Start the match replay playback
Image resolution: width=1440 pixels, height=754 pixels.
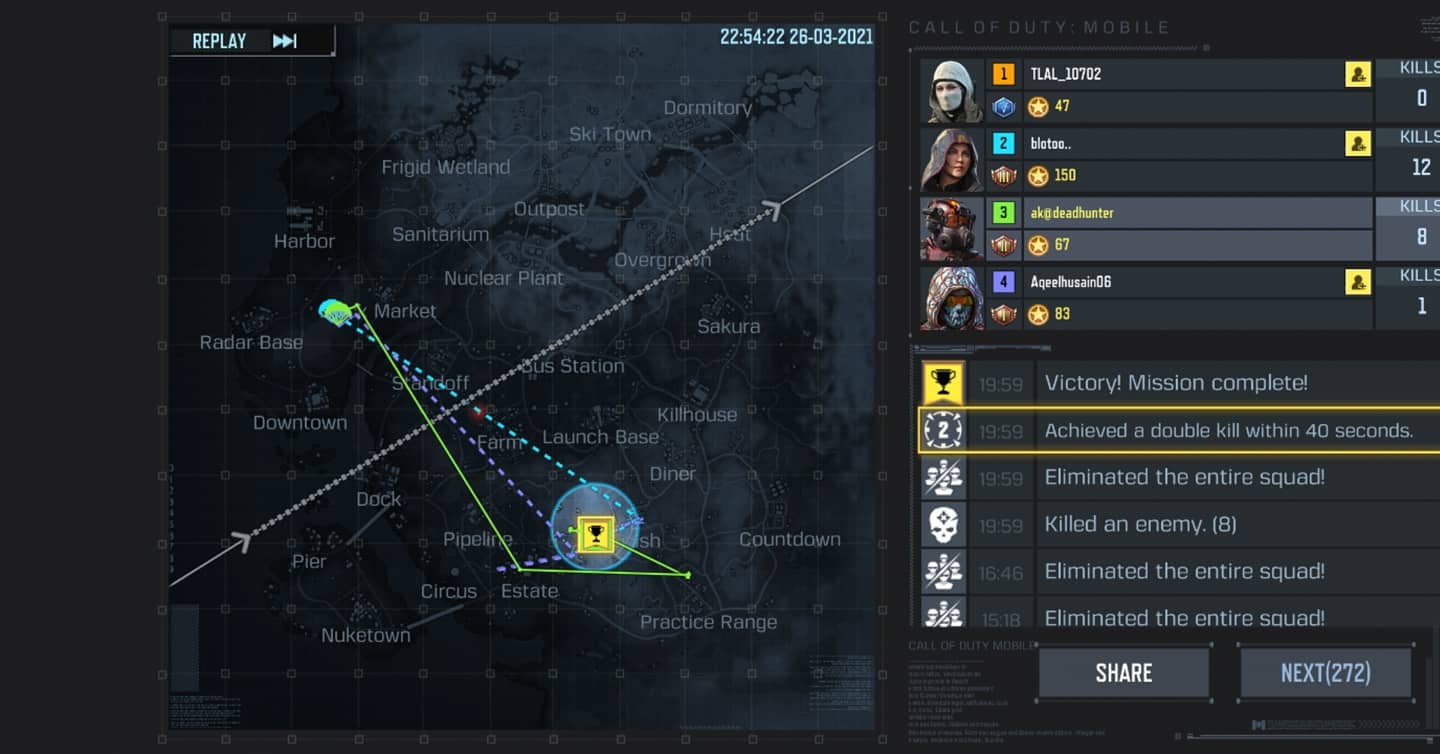(x=250, y=41)
